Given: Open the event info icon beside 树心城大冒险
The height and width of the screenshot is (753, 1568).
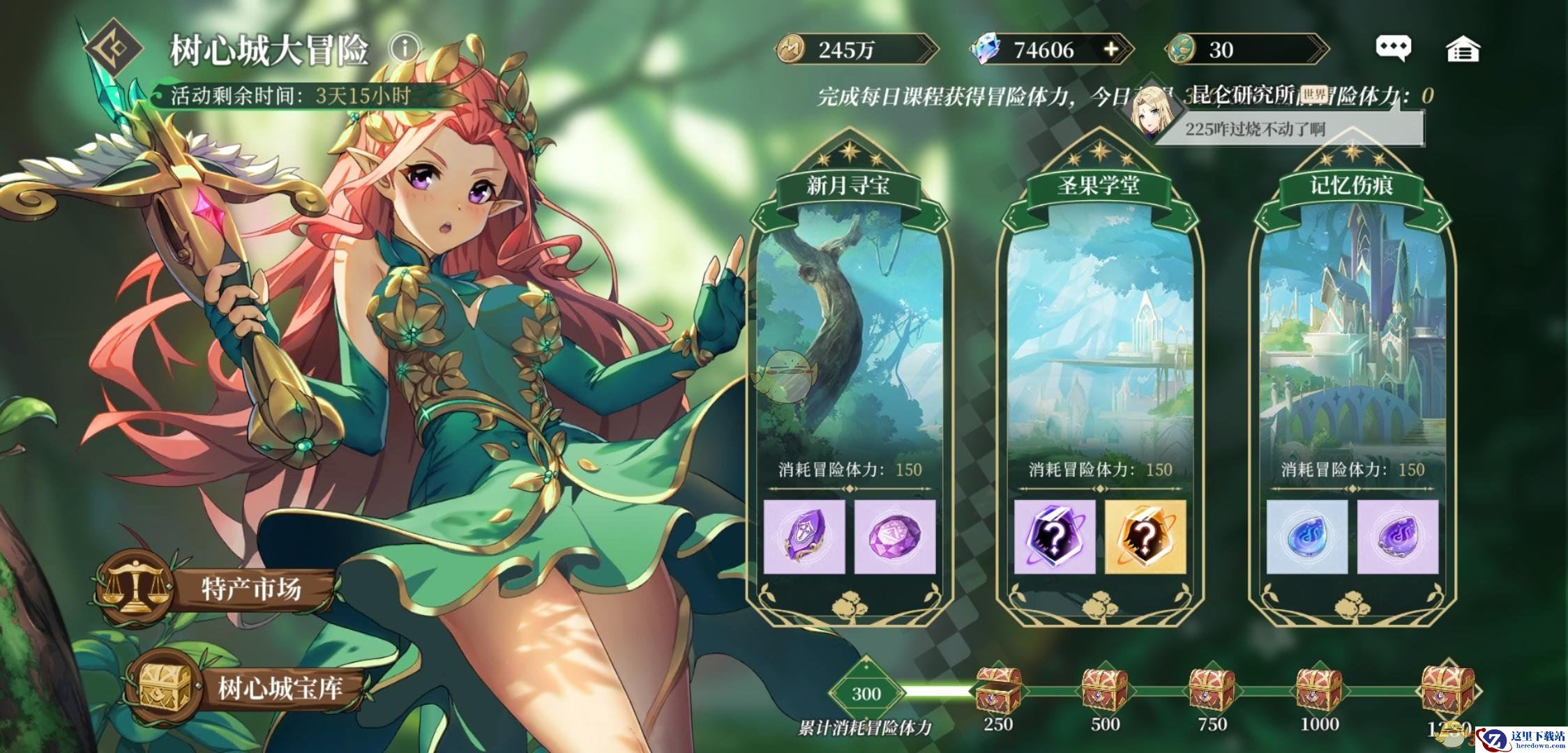Looking at the screenshot, I should coord(405,48).
